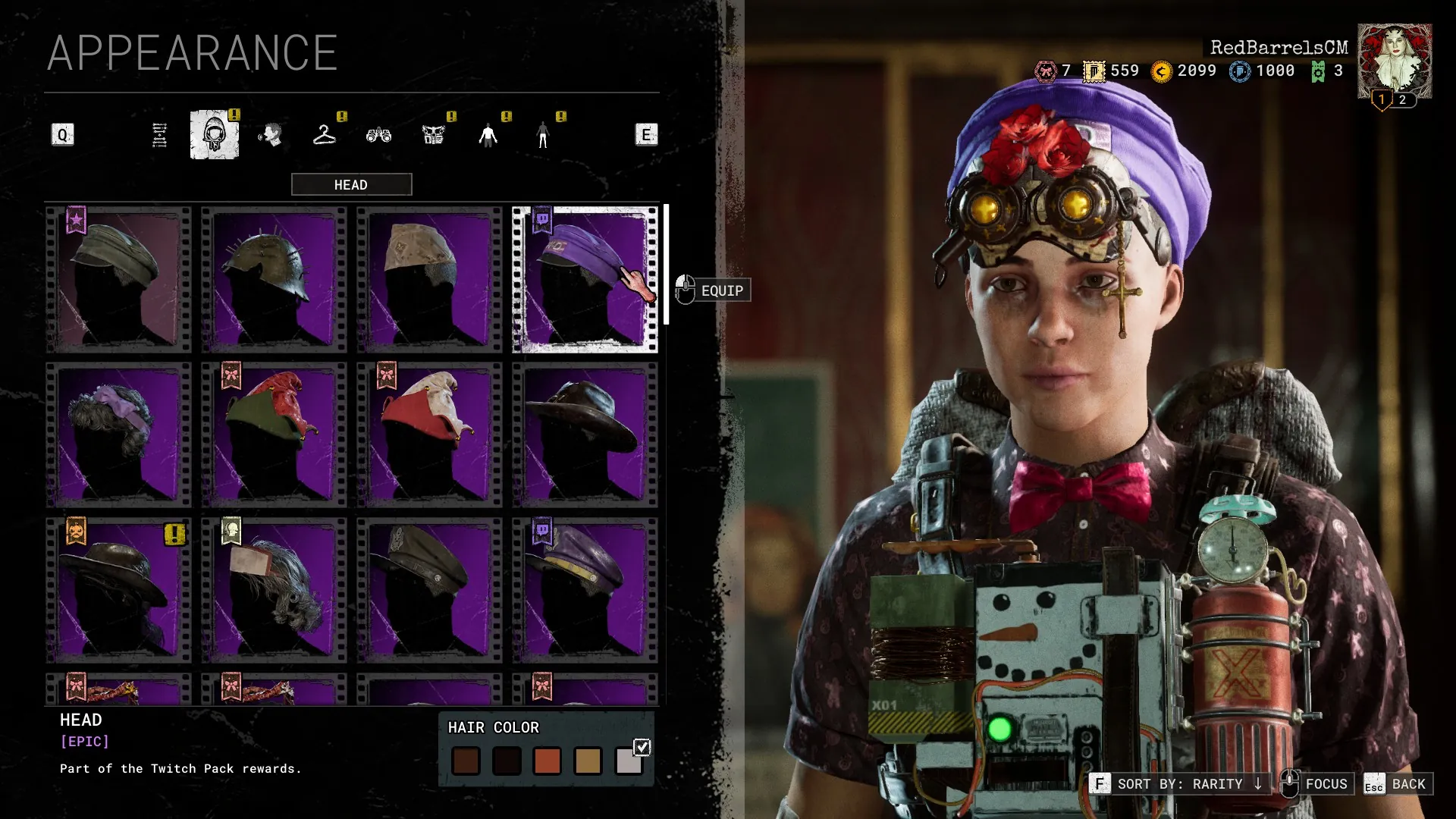Pick the beige patterned bandana
The image size is (1456, 819).
[430, 279]
